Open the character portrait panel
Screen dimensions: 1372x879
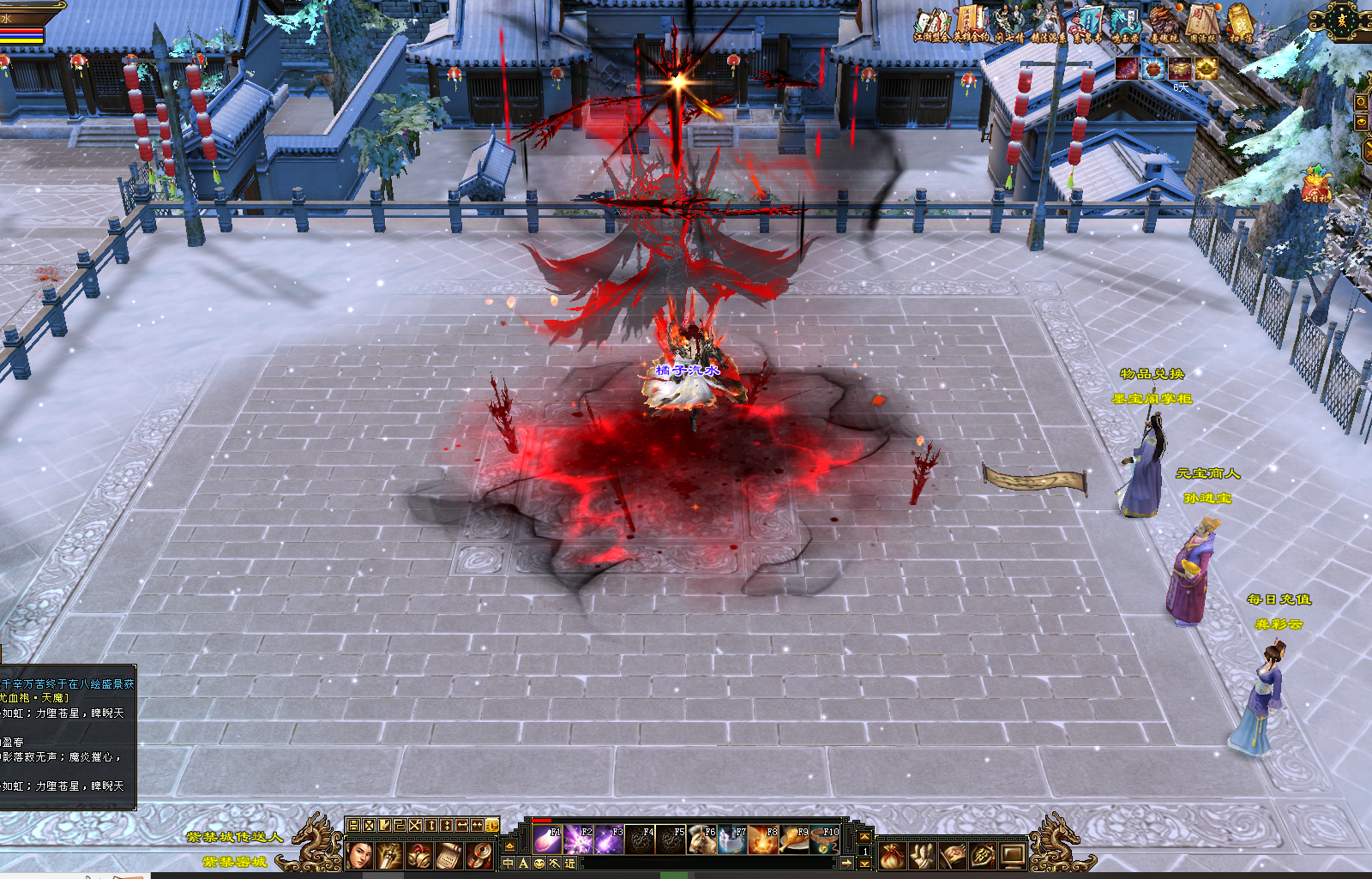click(x=359, y=855)
